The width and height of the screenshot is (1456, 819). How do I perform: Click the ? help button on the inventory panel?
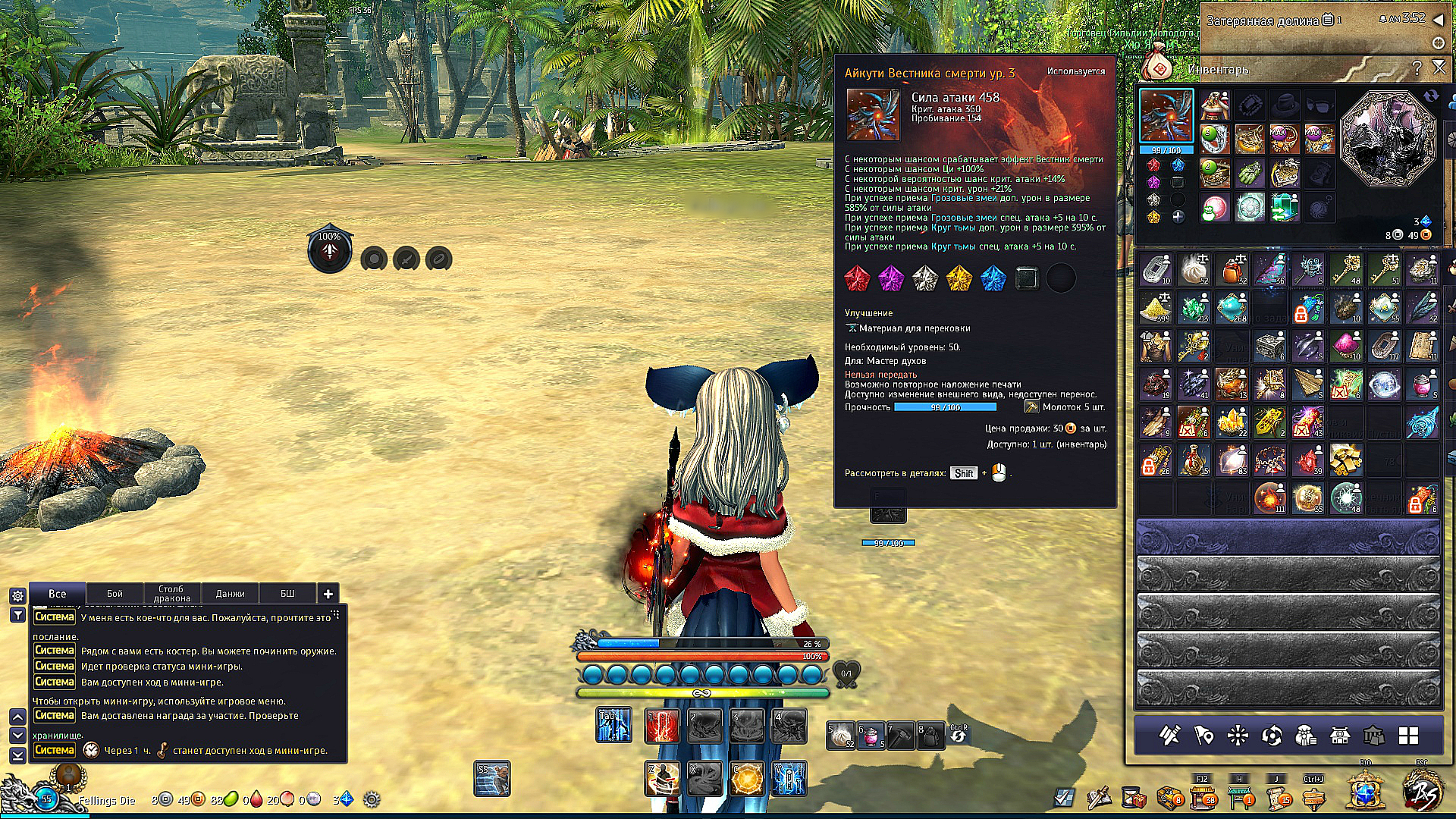1417,68
